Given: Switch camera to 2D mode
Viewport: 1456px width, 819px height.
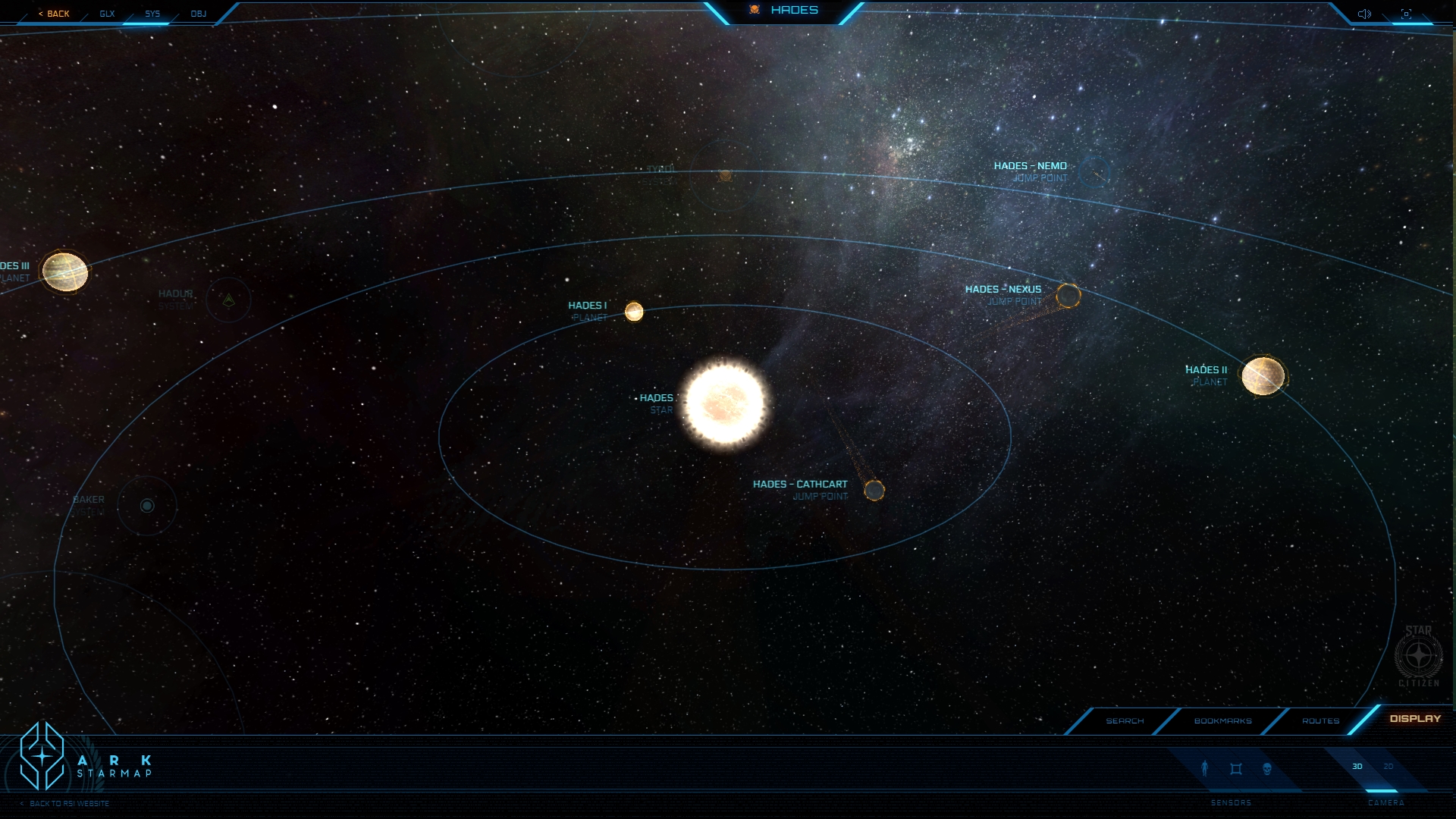Looking at the screenshot, I should pos(1389,767).
